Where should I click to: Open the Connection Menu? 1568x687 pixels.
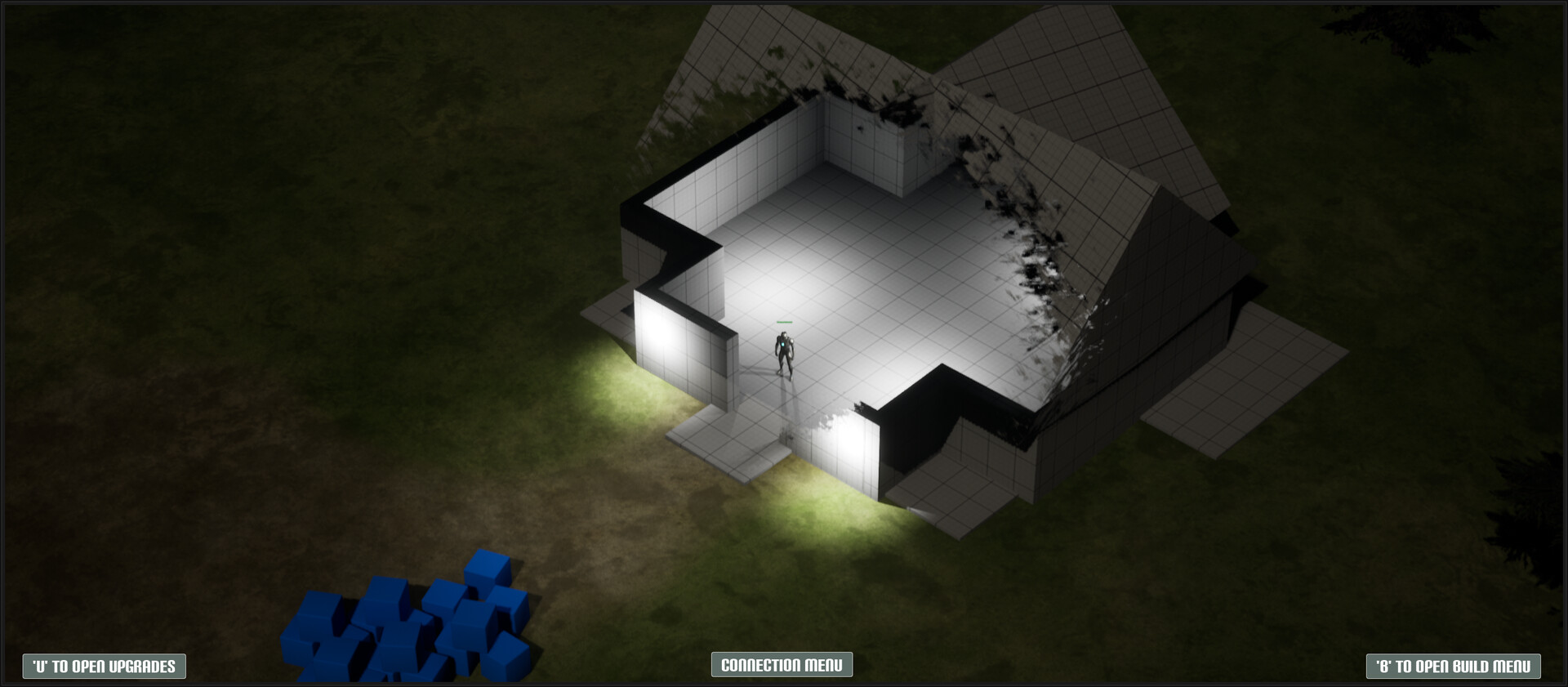783,666
